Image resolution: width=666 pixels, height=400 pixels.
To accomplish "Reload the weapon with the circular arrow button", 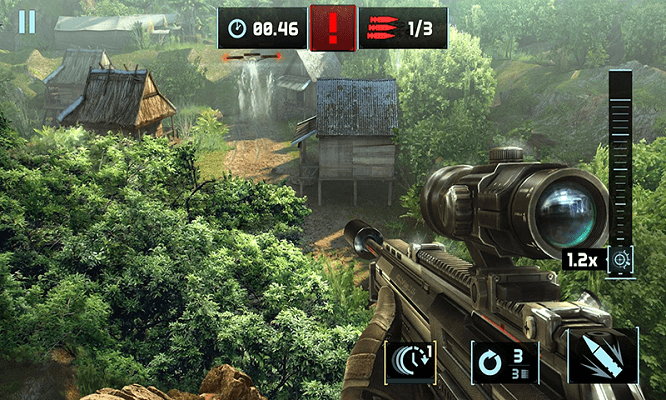I will pyautogui.click(x=505, y=361).
